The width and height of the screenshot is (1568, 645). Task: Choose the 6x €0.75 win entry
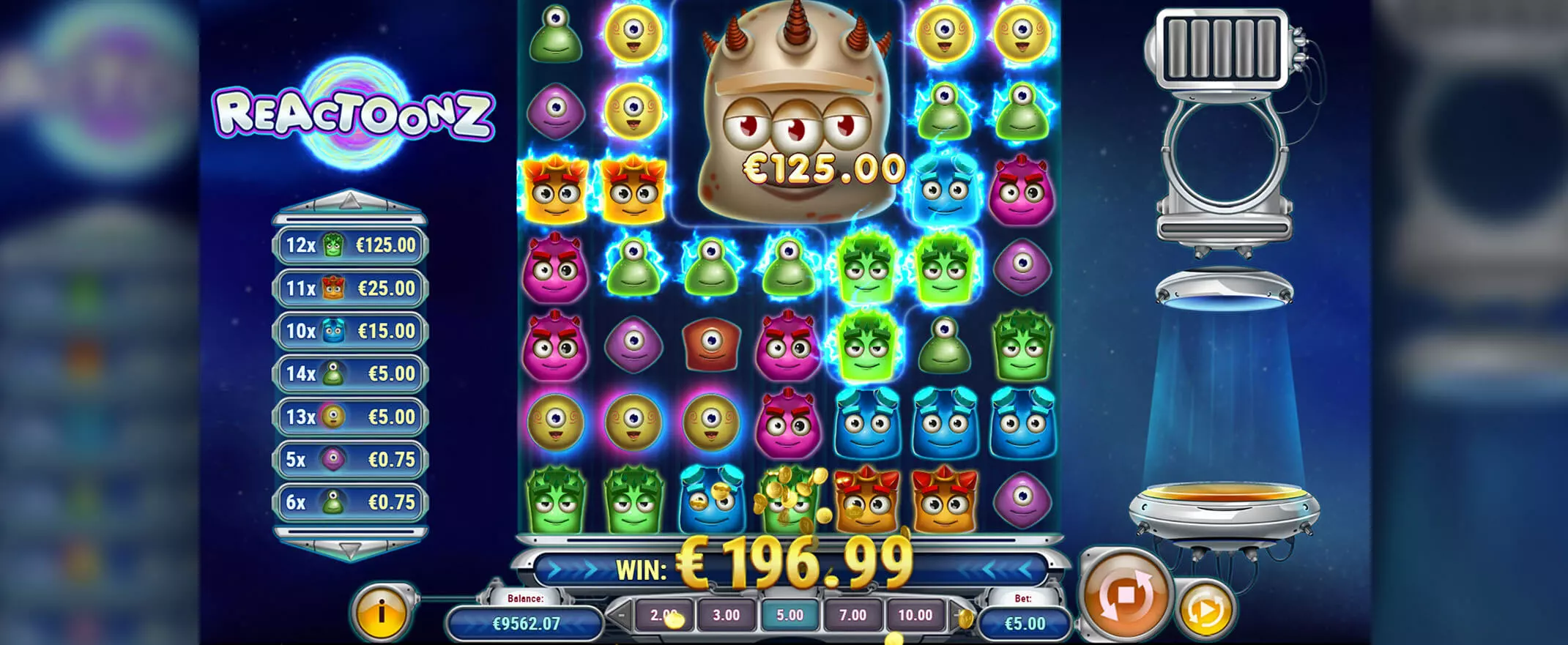point(350,502)
